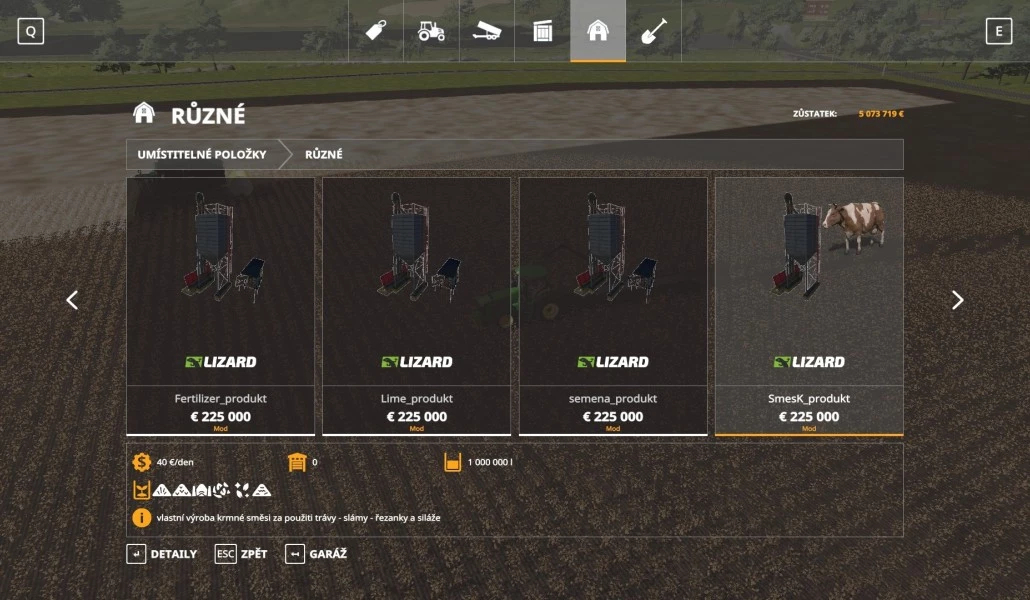
Task: Select the SmesK_produkt card with cow
Action: 808,305
